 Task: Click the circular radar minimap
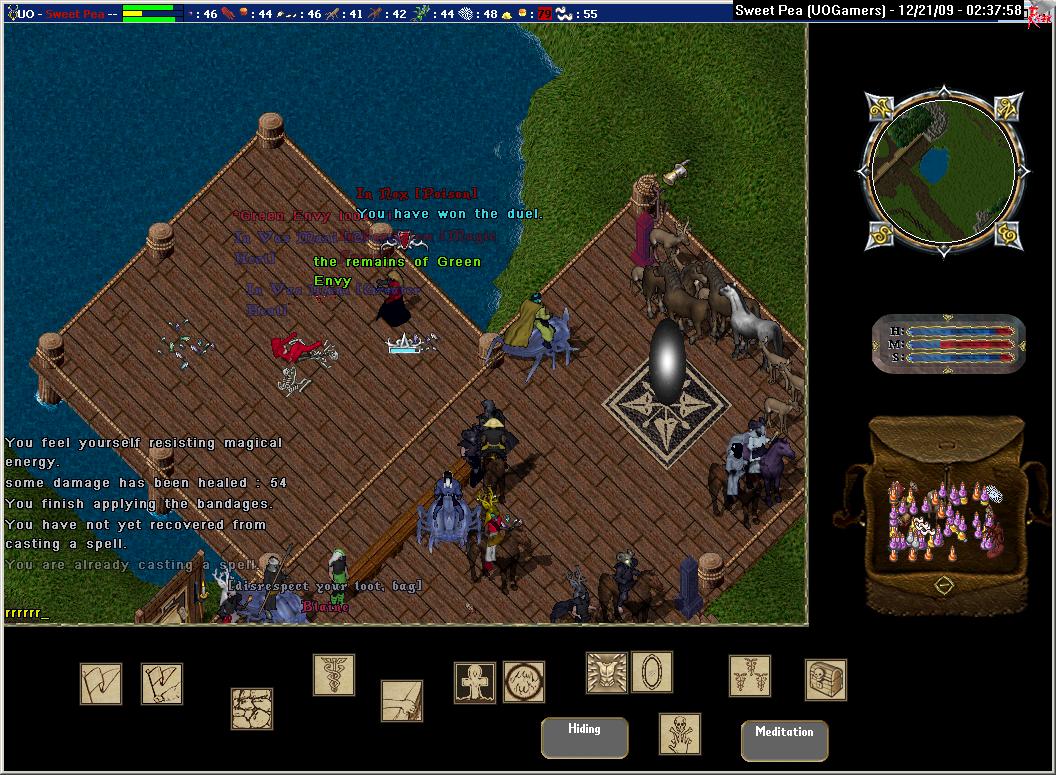point(941,172)
